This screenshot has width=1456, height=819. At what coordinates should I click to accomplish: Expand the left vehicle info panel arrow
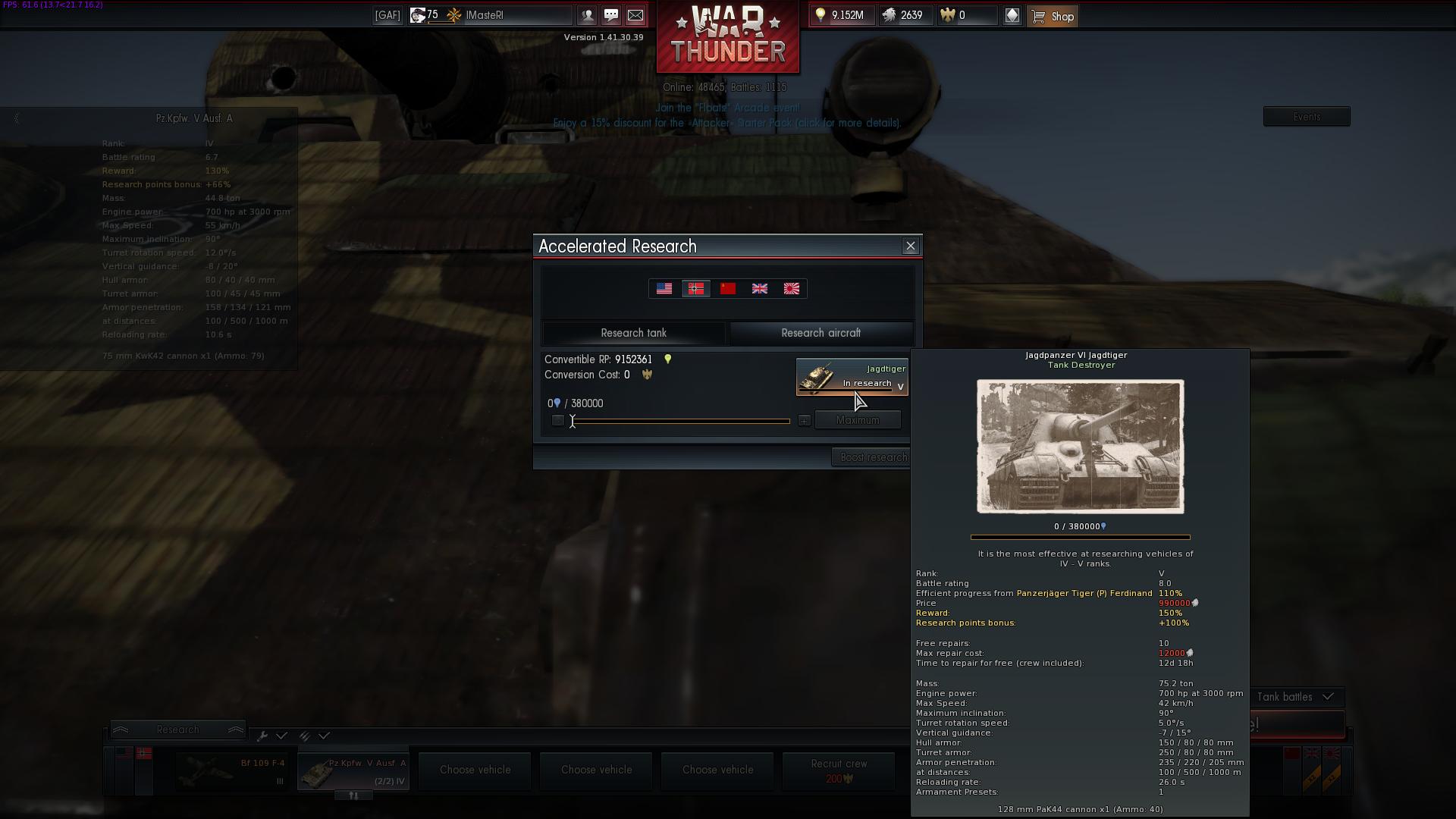point(15,118)
